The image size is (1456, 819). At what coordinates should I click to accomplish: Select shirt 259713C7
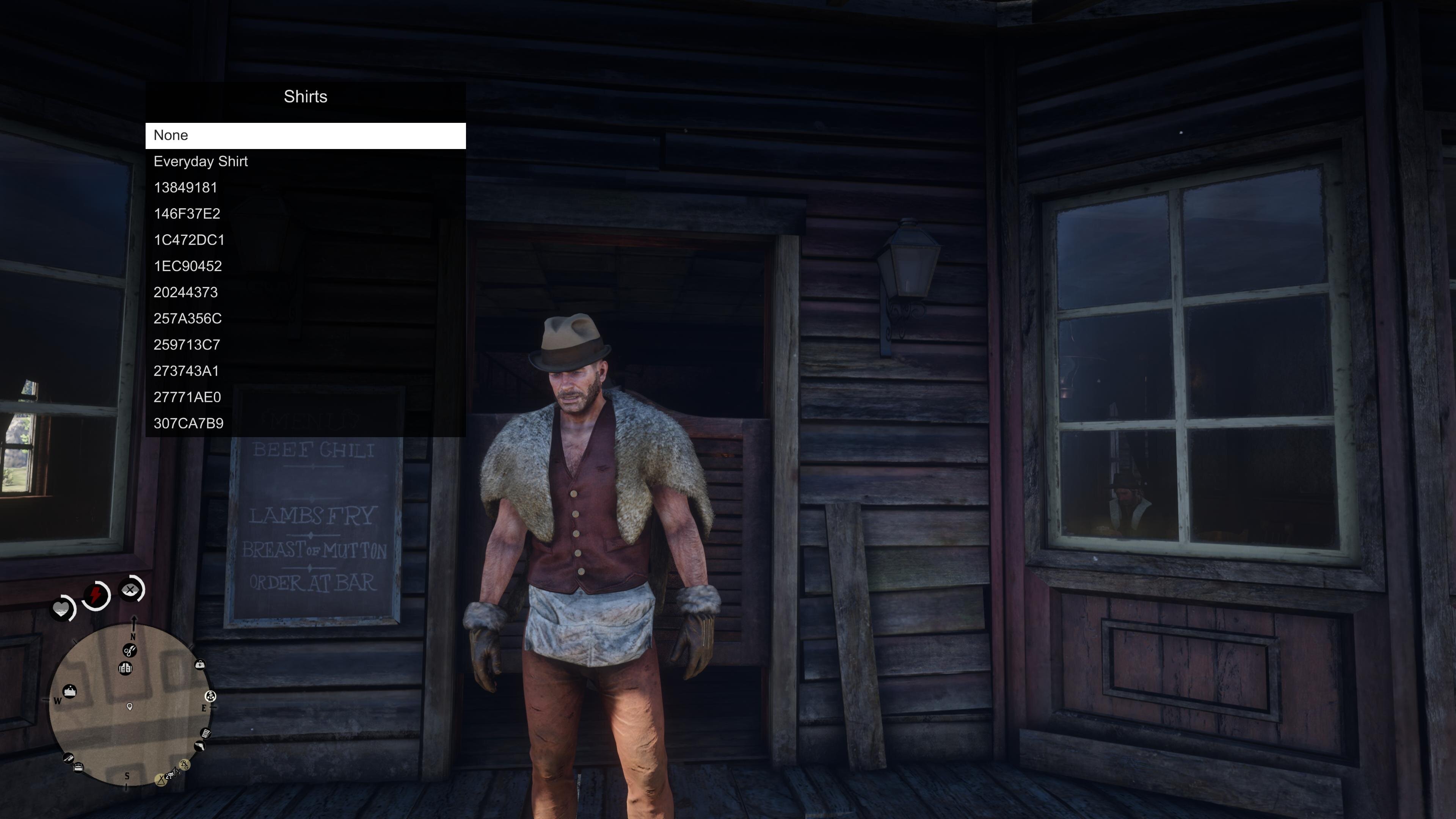305,345
